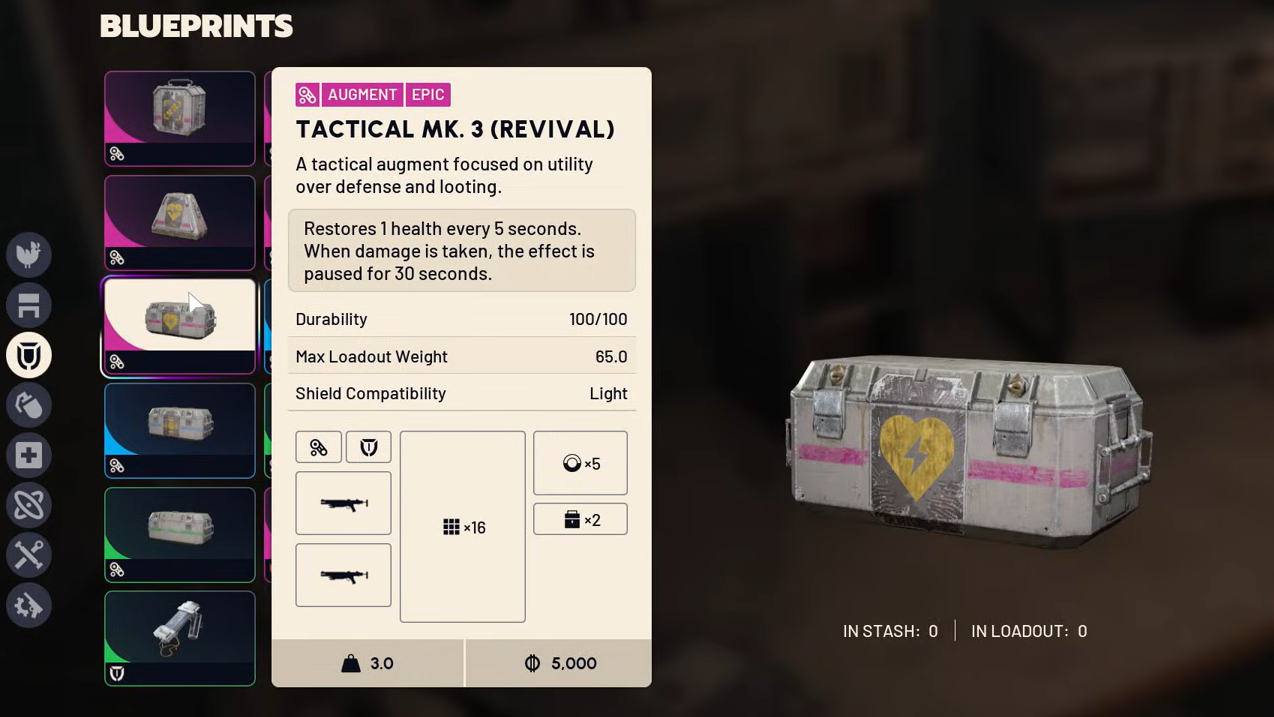Screen dimensions: 1274x717
Task: Select the top pink augment blueprint tile
Action: point(180,118)
